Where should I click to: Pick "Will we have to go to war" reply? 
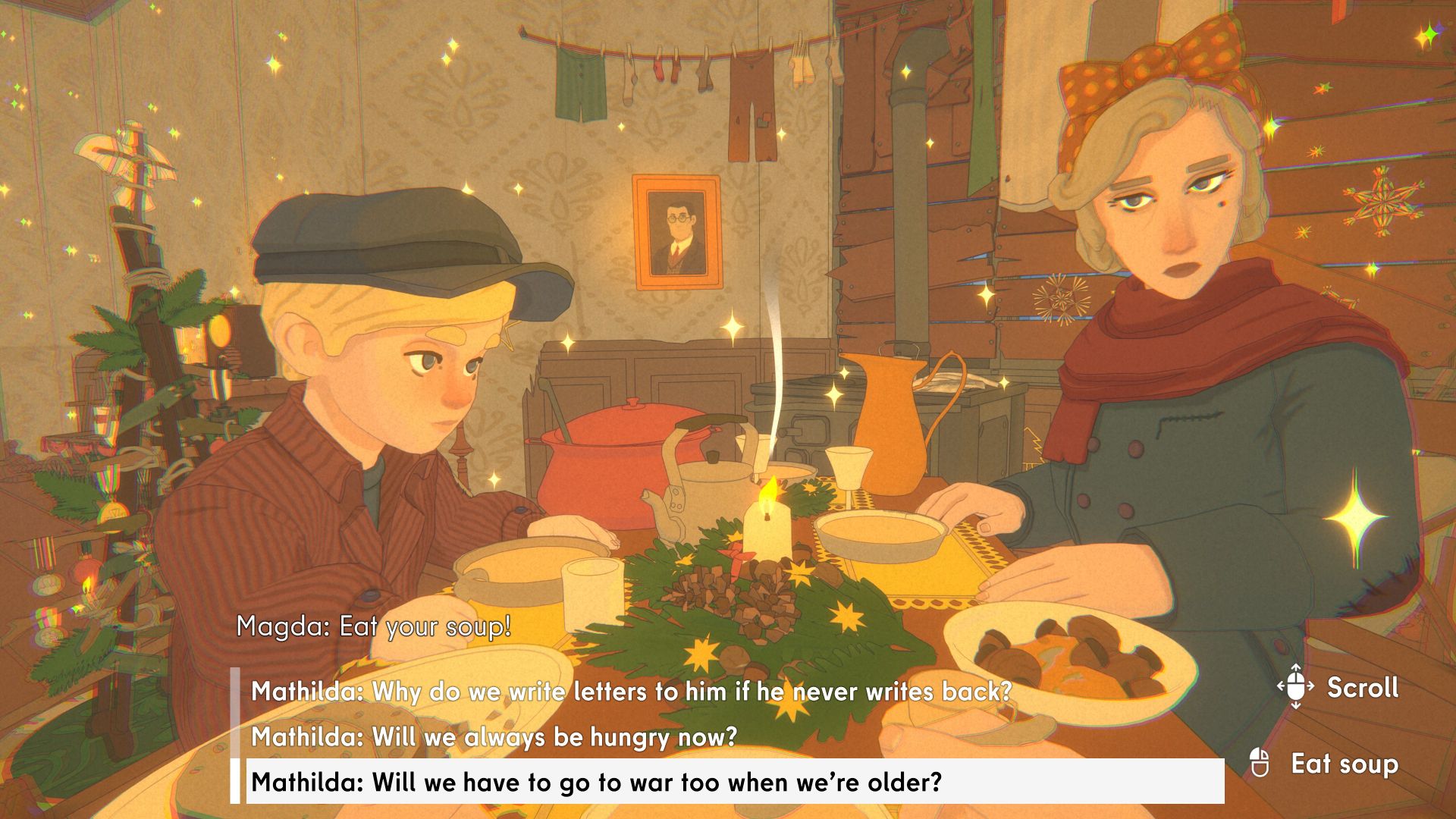point(596,782)
